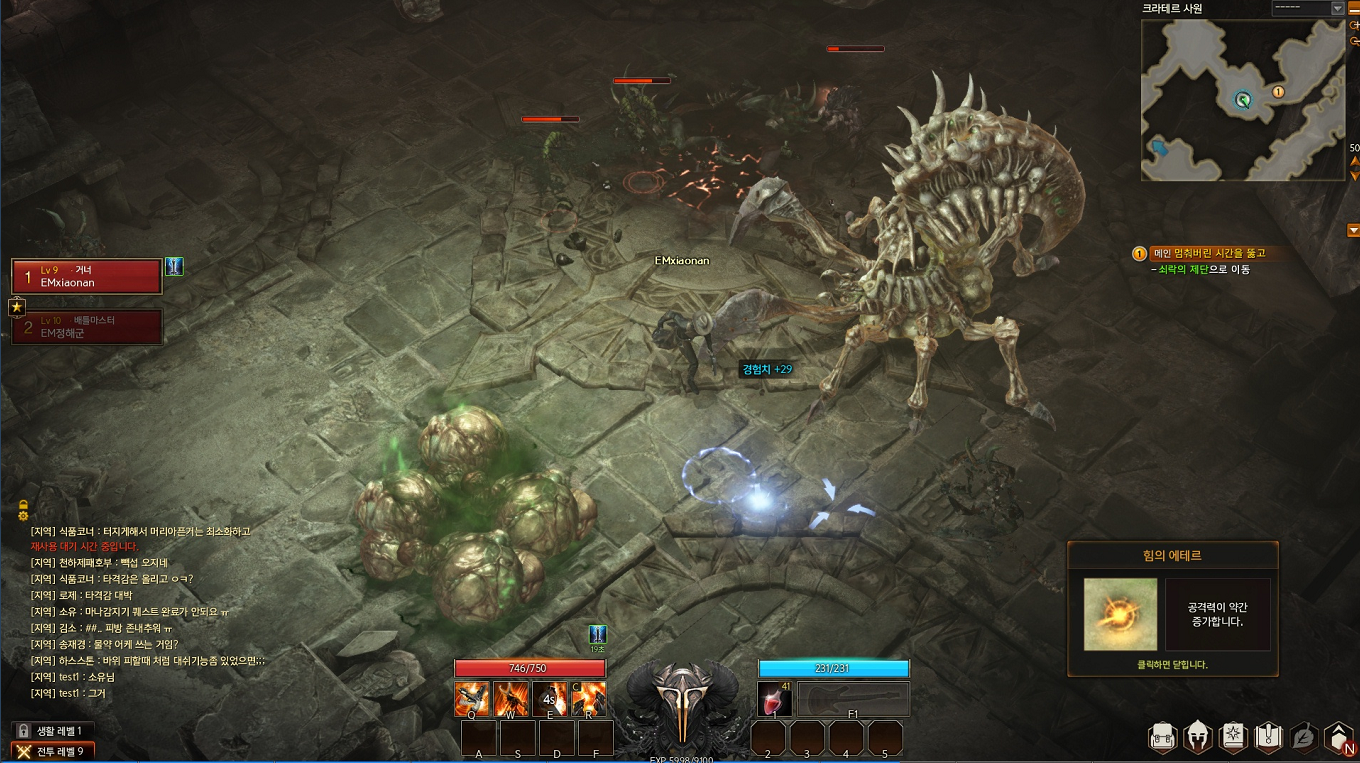This screenshot has height=763, width=1360.
Task: Select party member EM정해군 frame
Action: tap(86, 327)
